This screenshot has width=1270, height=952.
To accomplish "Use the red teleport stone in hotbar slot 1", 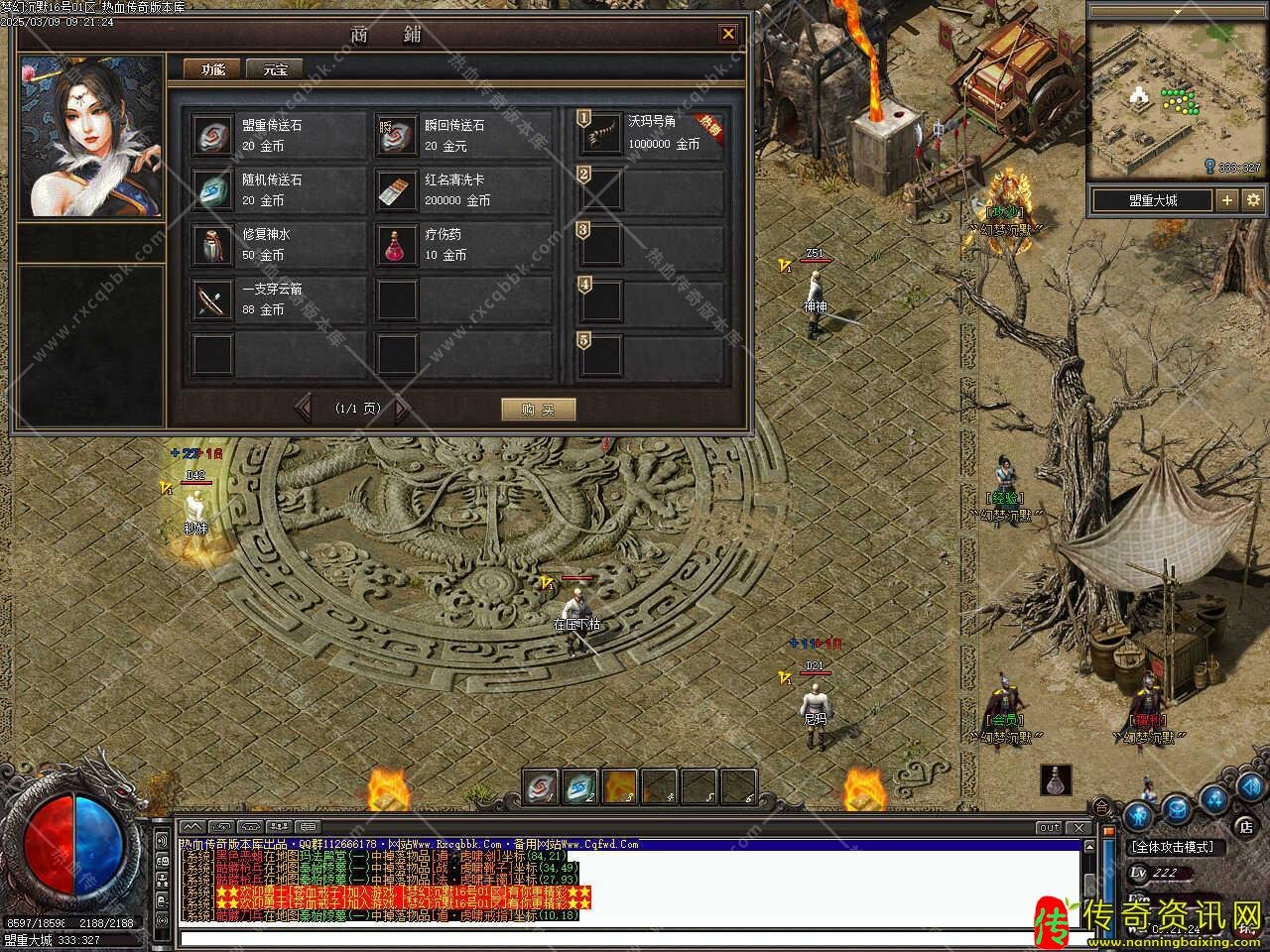I will (x=541, y=787).
